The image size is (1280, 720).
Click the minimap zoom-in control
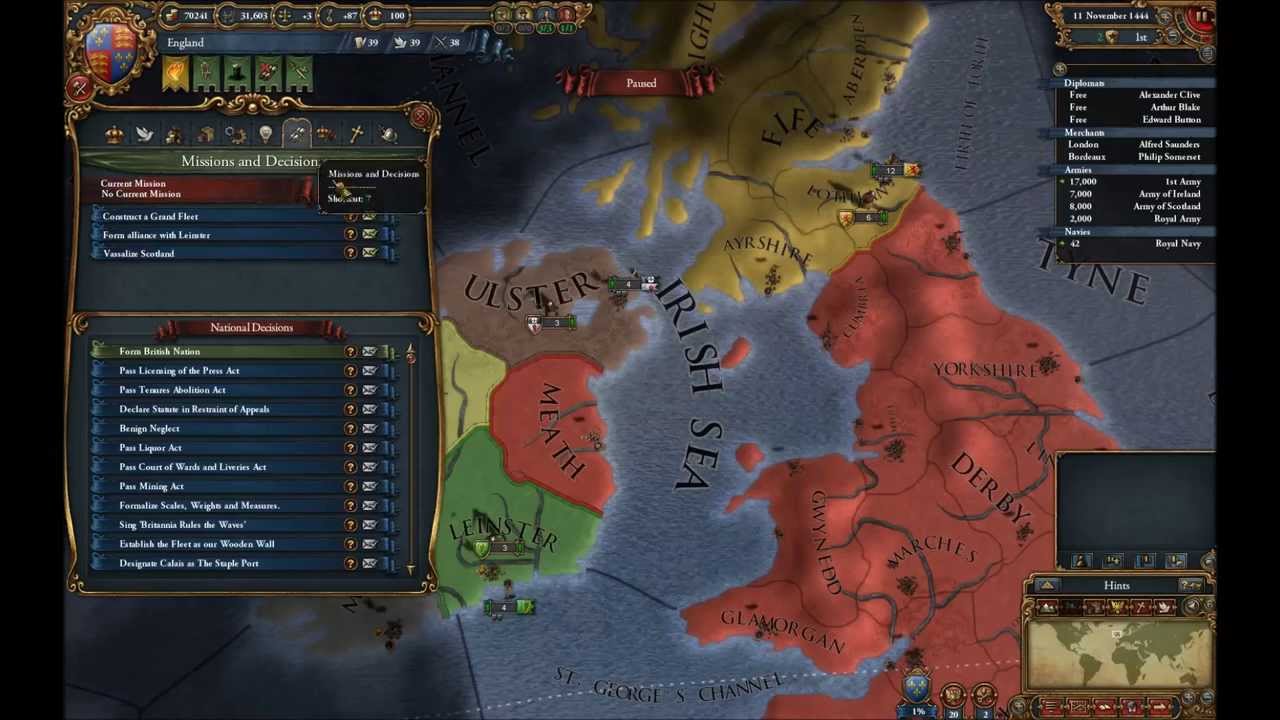tap(1188, 697)
